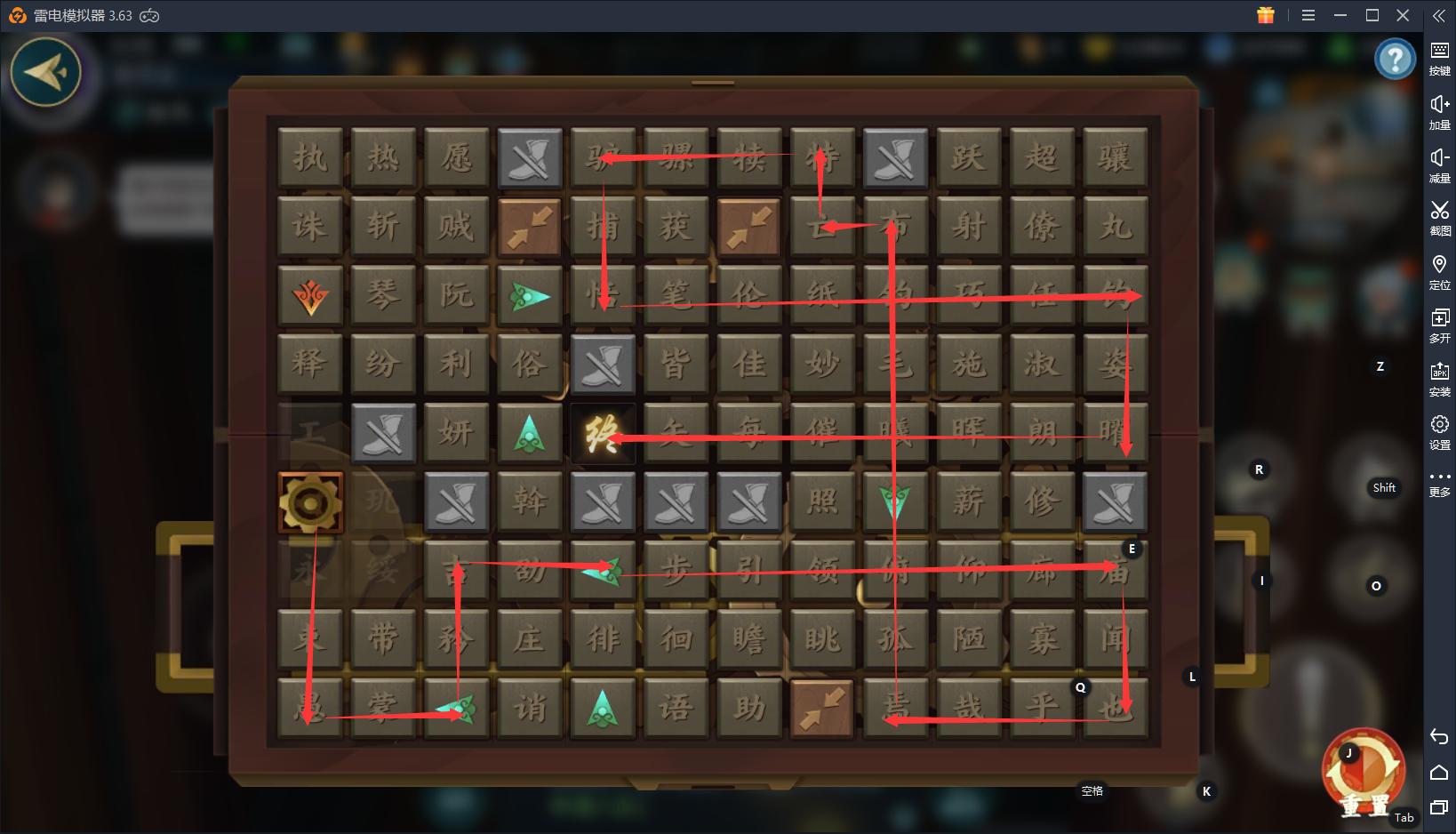Choose the 庄 character tile
Viewport: 1456px width, 834px height.
(x=530, y=639)
